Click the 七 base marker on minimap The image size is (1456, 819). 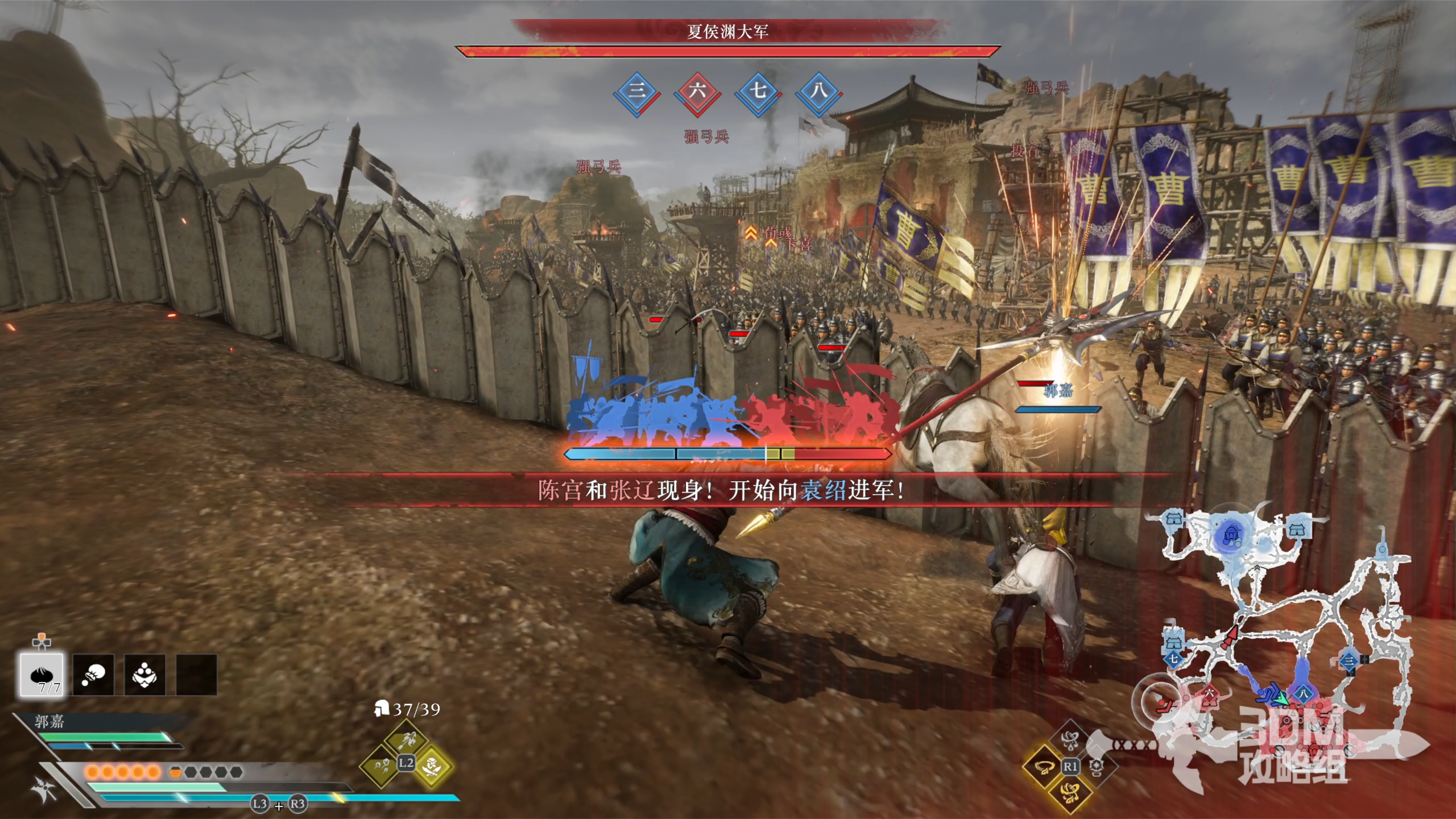(1173, 660)
